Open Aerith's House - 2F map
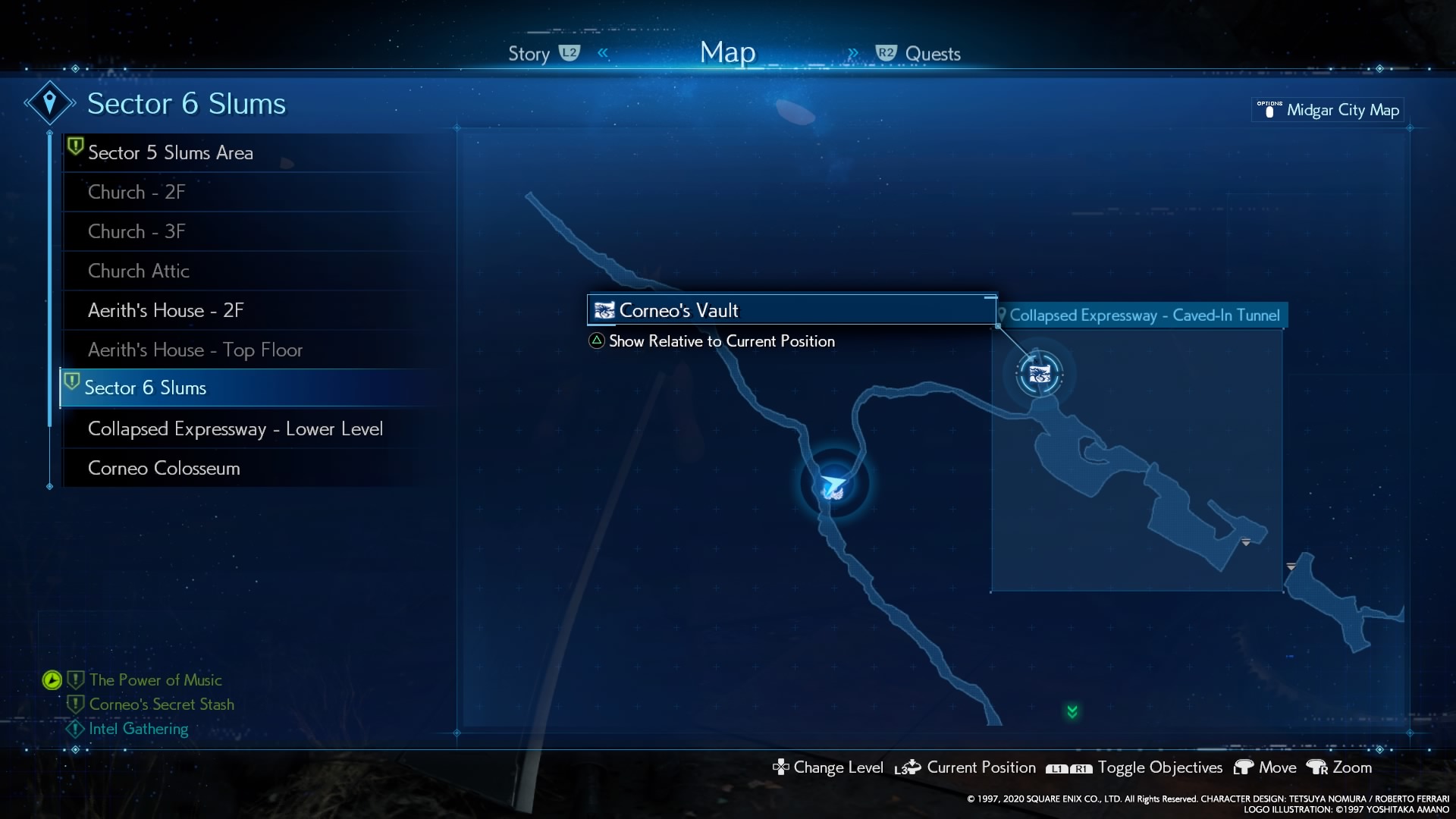 [x=165, y=310]
